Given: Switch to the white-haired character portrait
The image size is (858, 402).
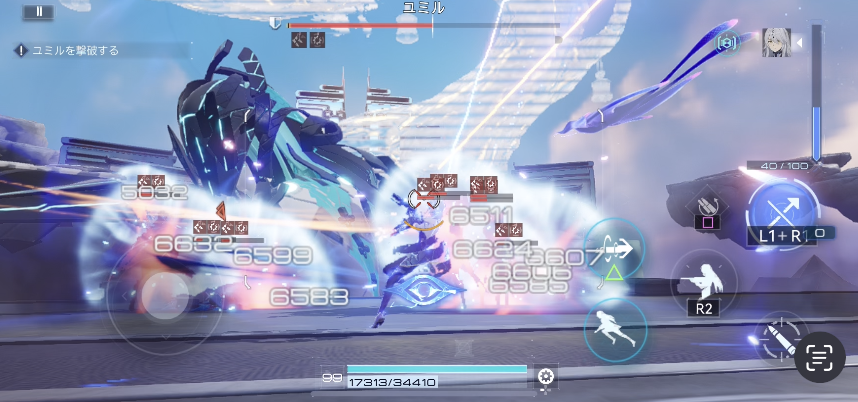Looking at the screenshot, I should tap(776, 43).
